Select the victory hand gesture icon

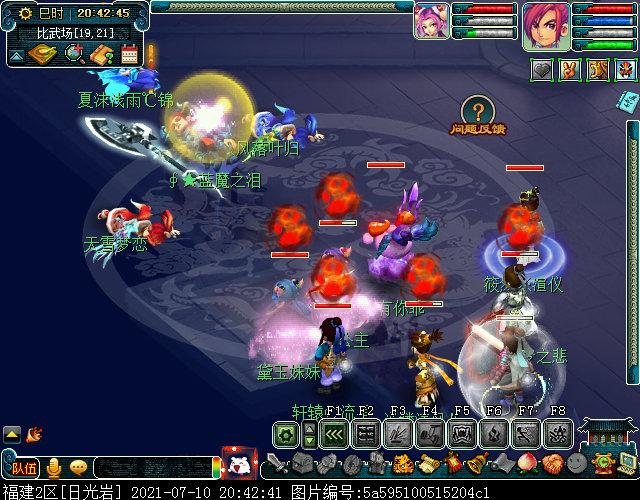568,70
